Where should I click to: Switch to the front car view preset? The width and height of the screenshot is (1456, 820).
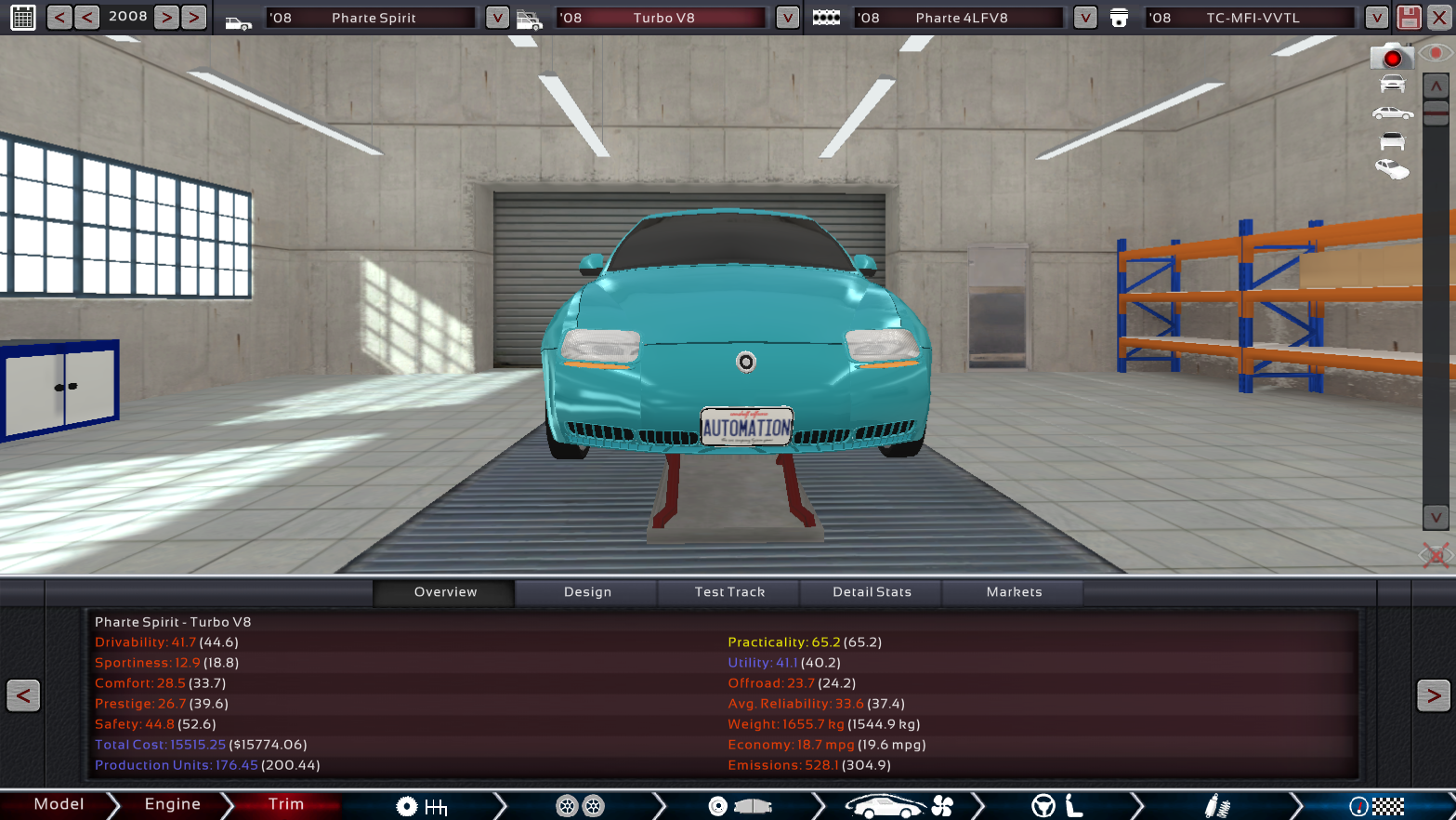coord(1392,84)
